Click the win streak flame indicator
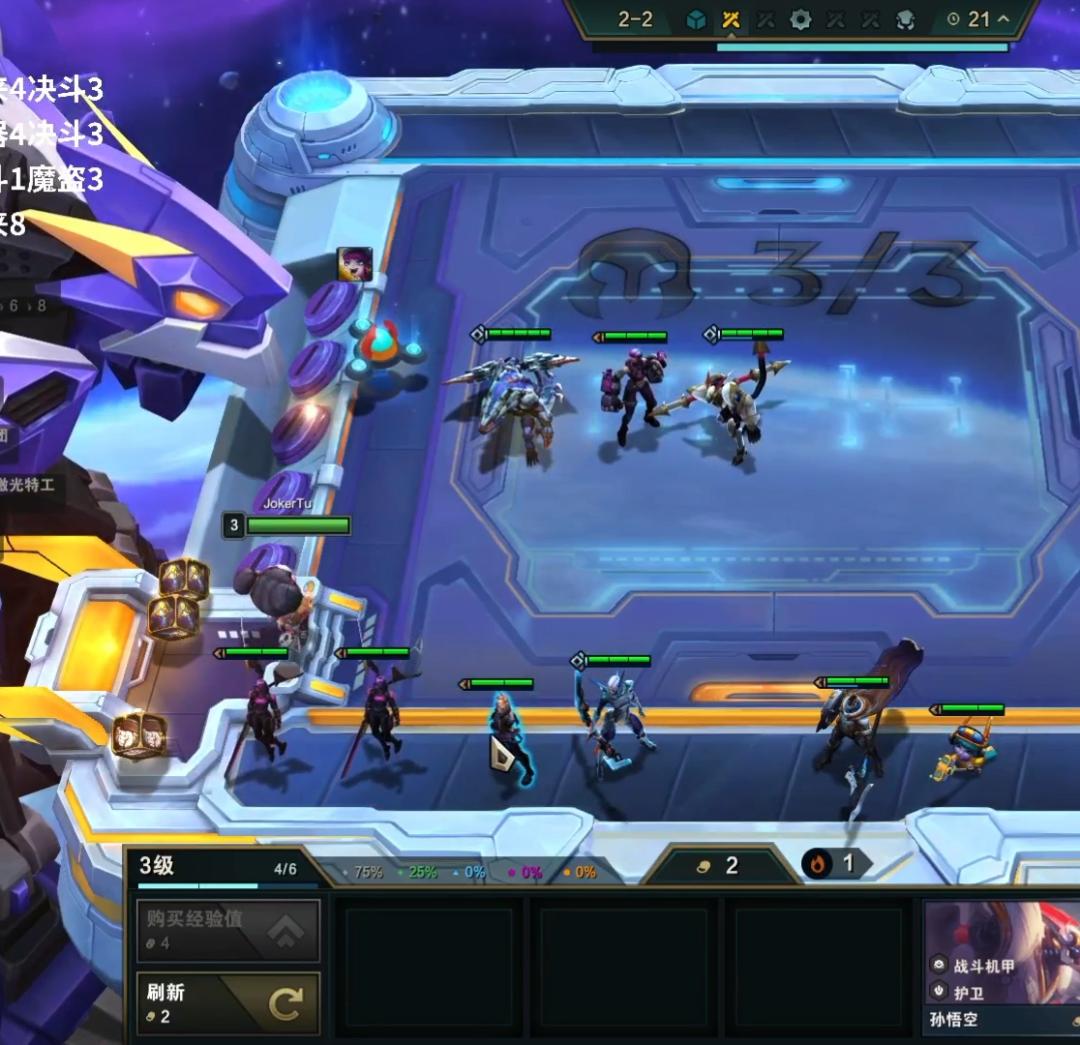The height and width of the screenshot is (1045, 1080). (x=820, y=864)
